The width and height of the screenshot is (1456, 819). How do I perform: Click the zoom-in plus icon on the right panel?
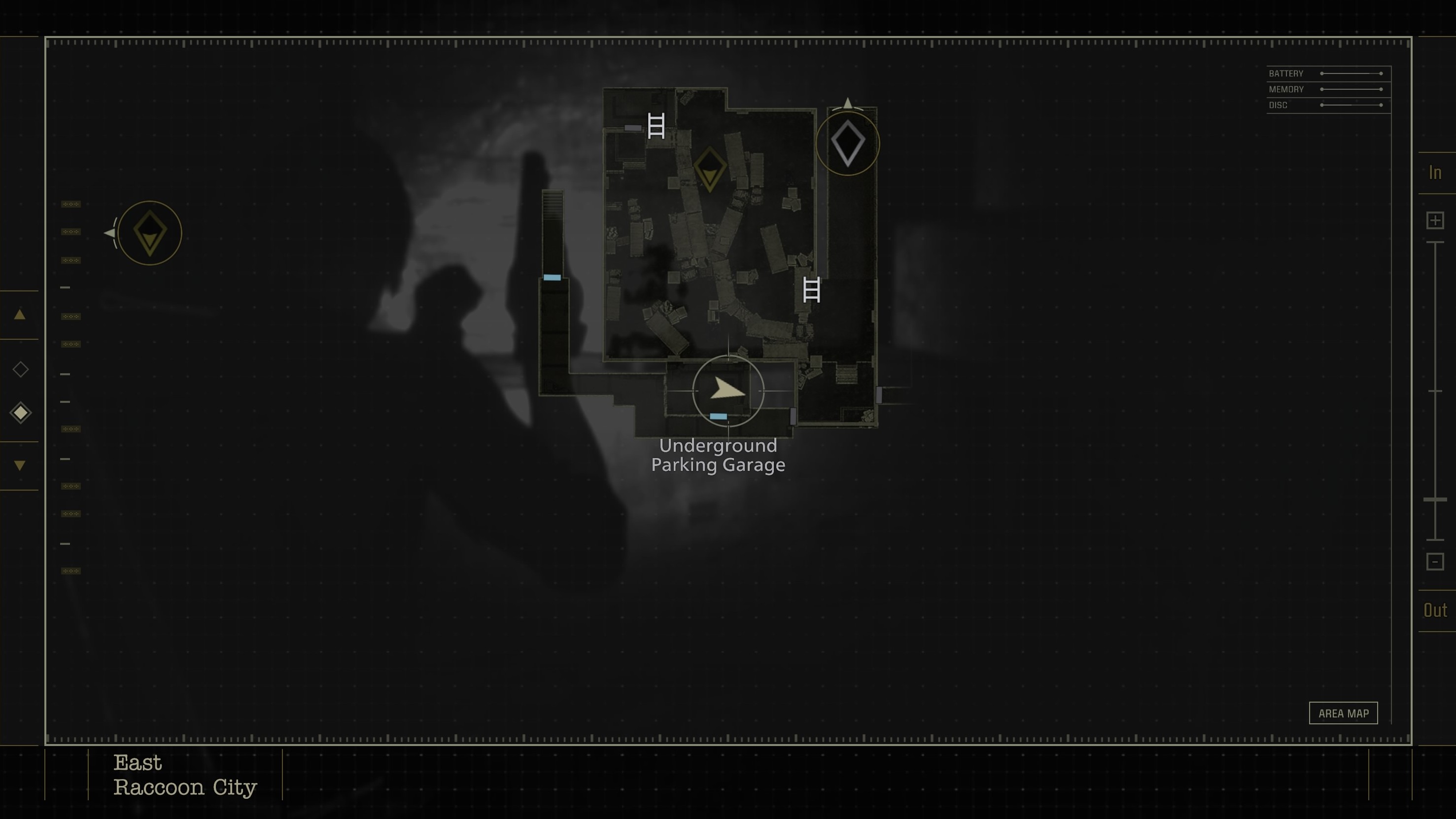1435,220
